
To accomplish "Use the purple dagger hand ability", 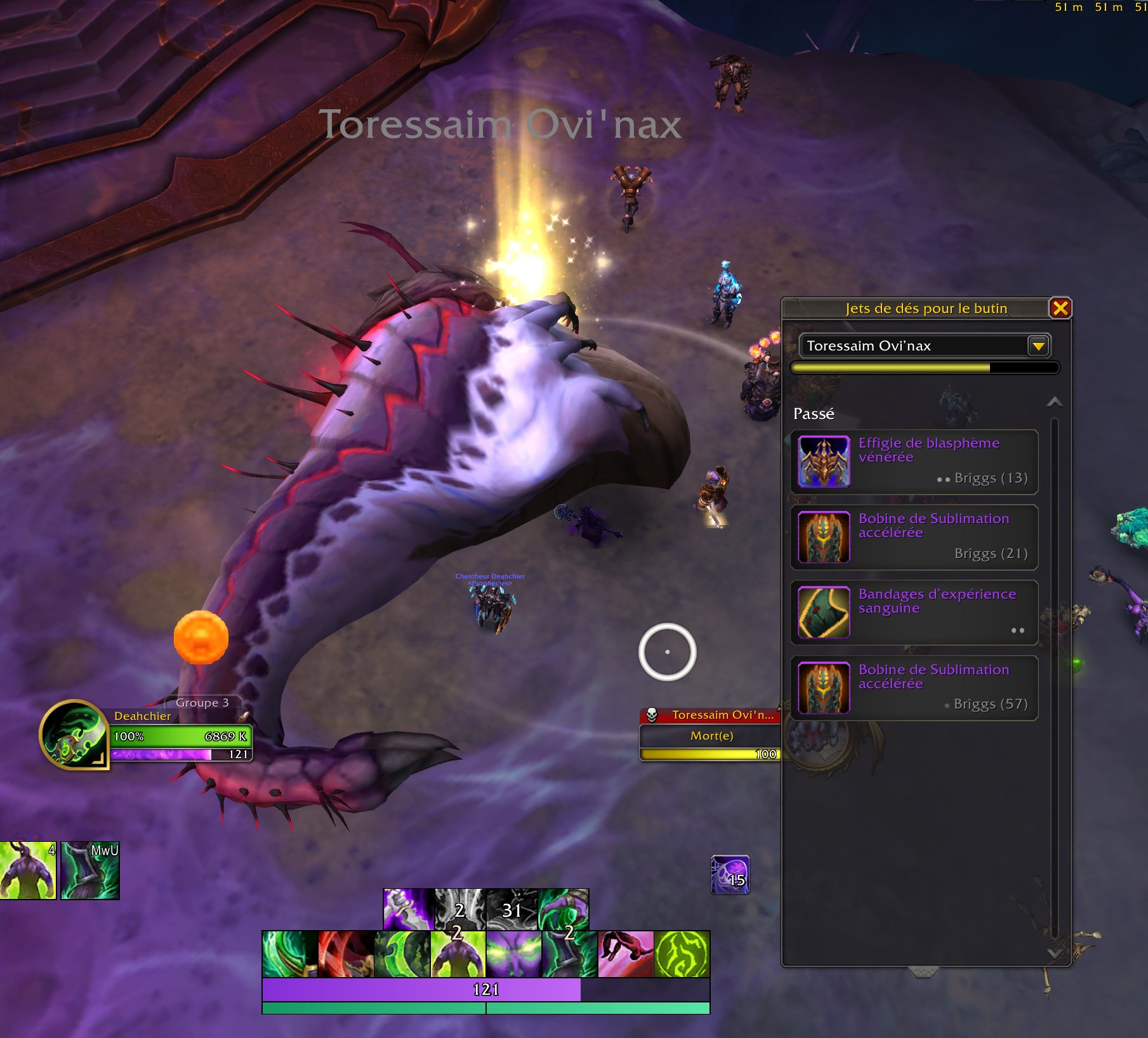I will [x=408, y=909].
